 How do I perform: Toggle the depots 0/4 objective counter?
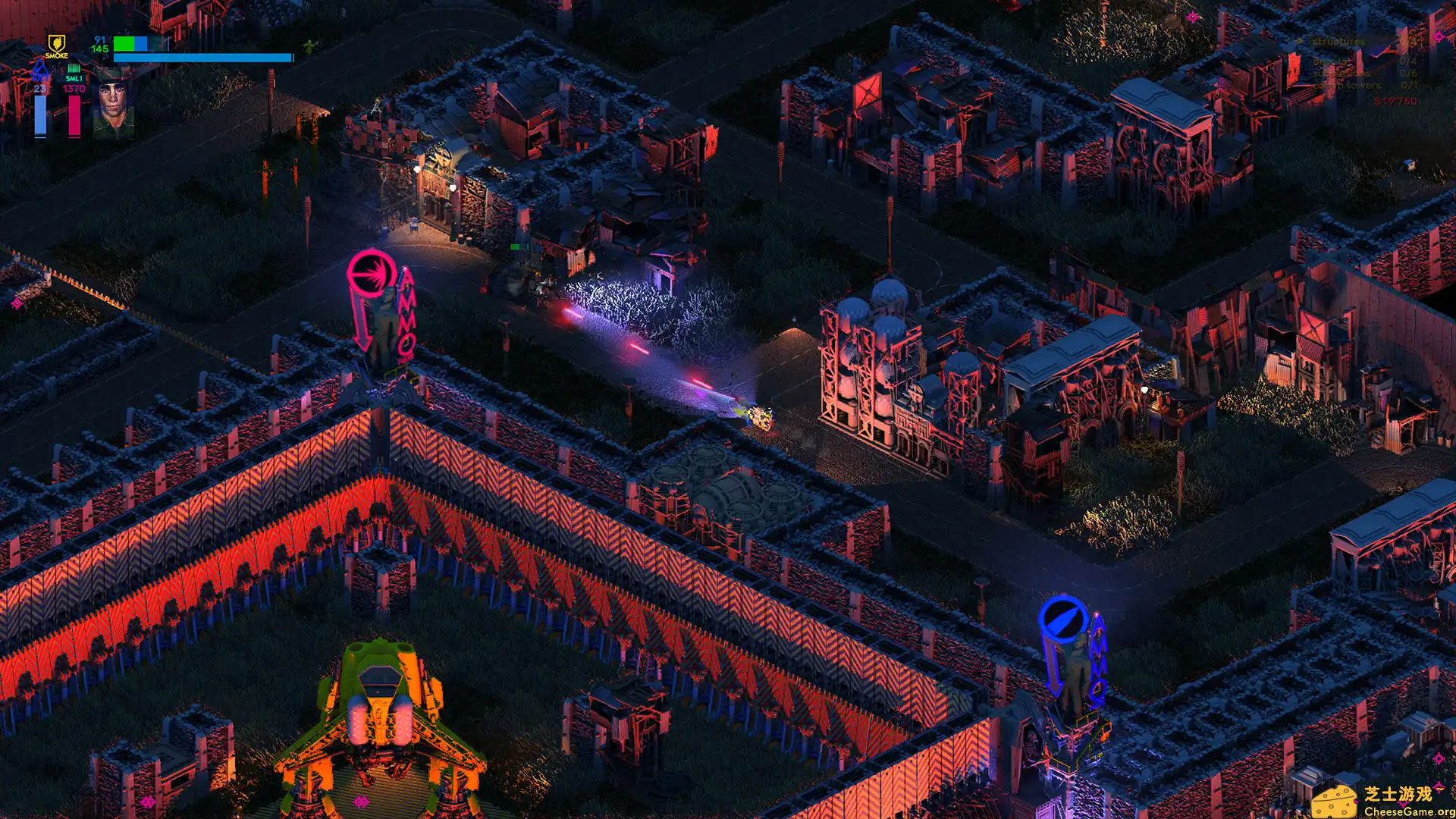coord(1407,61)
